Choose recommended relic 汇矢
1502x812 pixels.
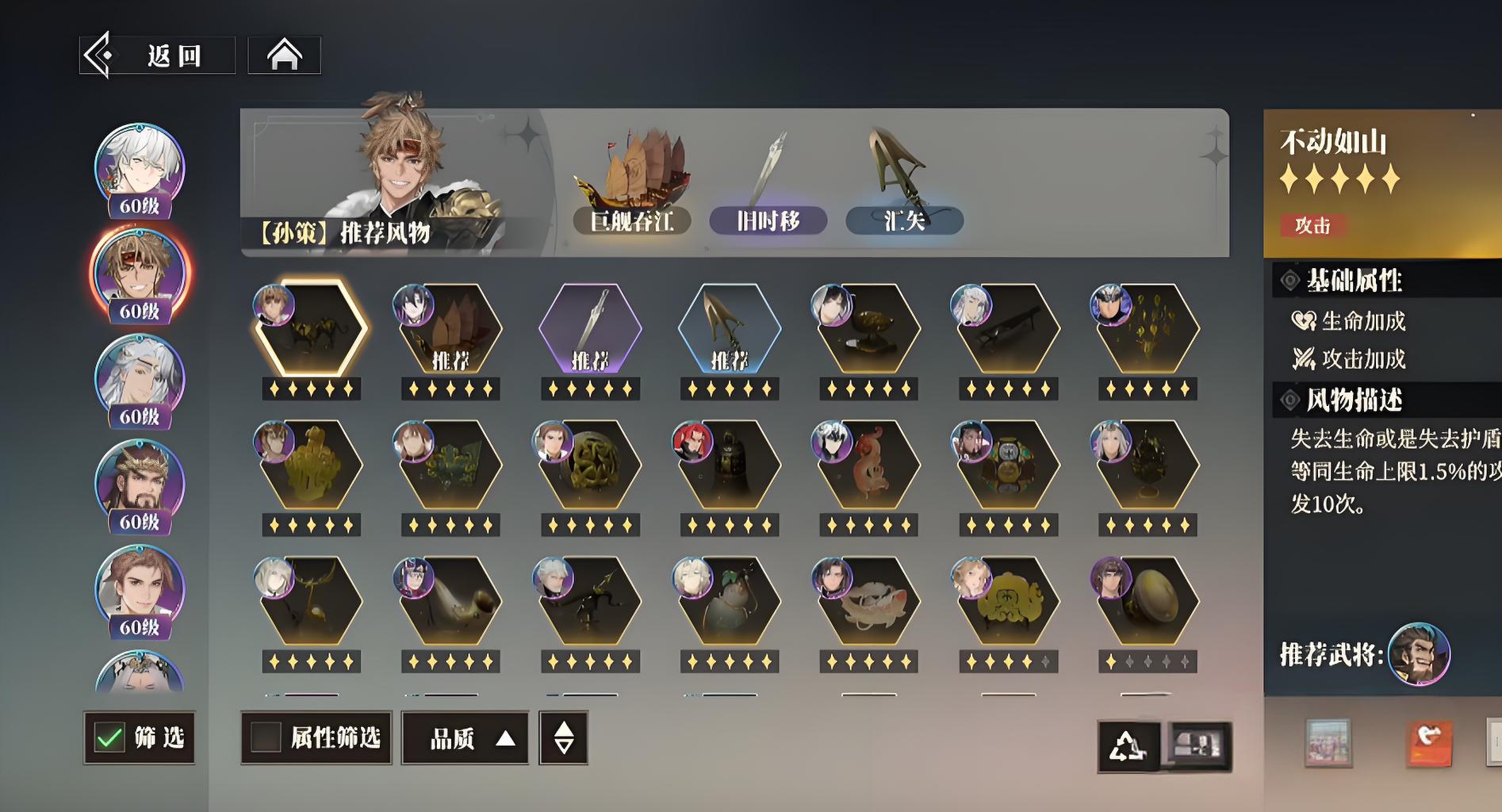[904, 220]
